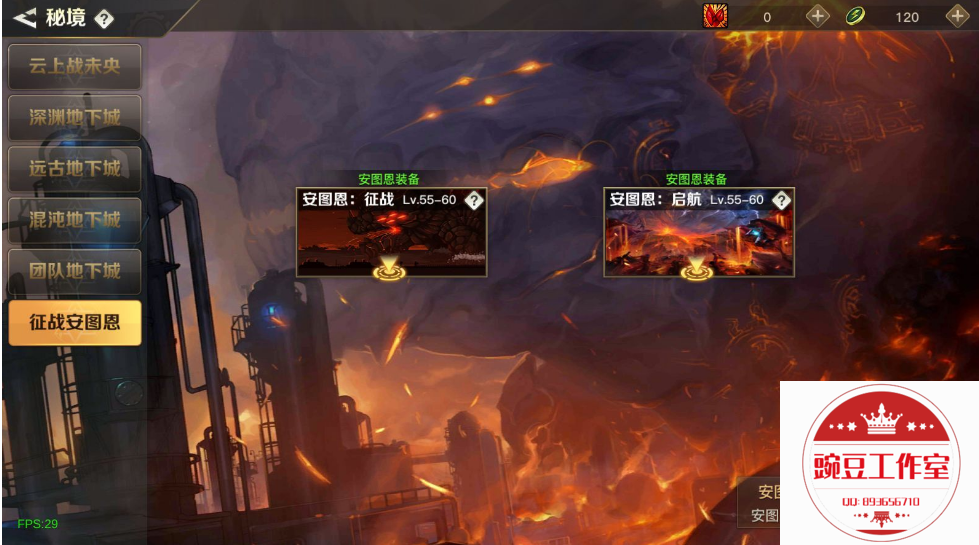The height and width of the screenshot is (545, 979).
Task: Open the help icon next to 秘境 title
Action: click(104, 18)
